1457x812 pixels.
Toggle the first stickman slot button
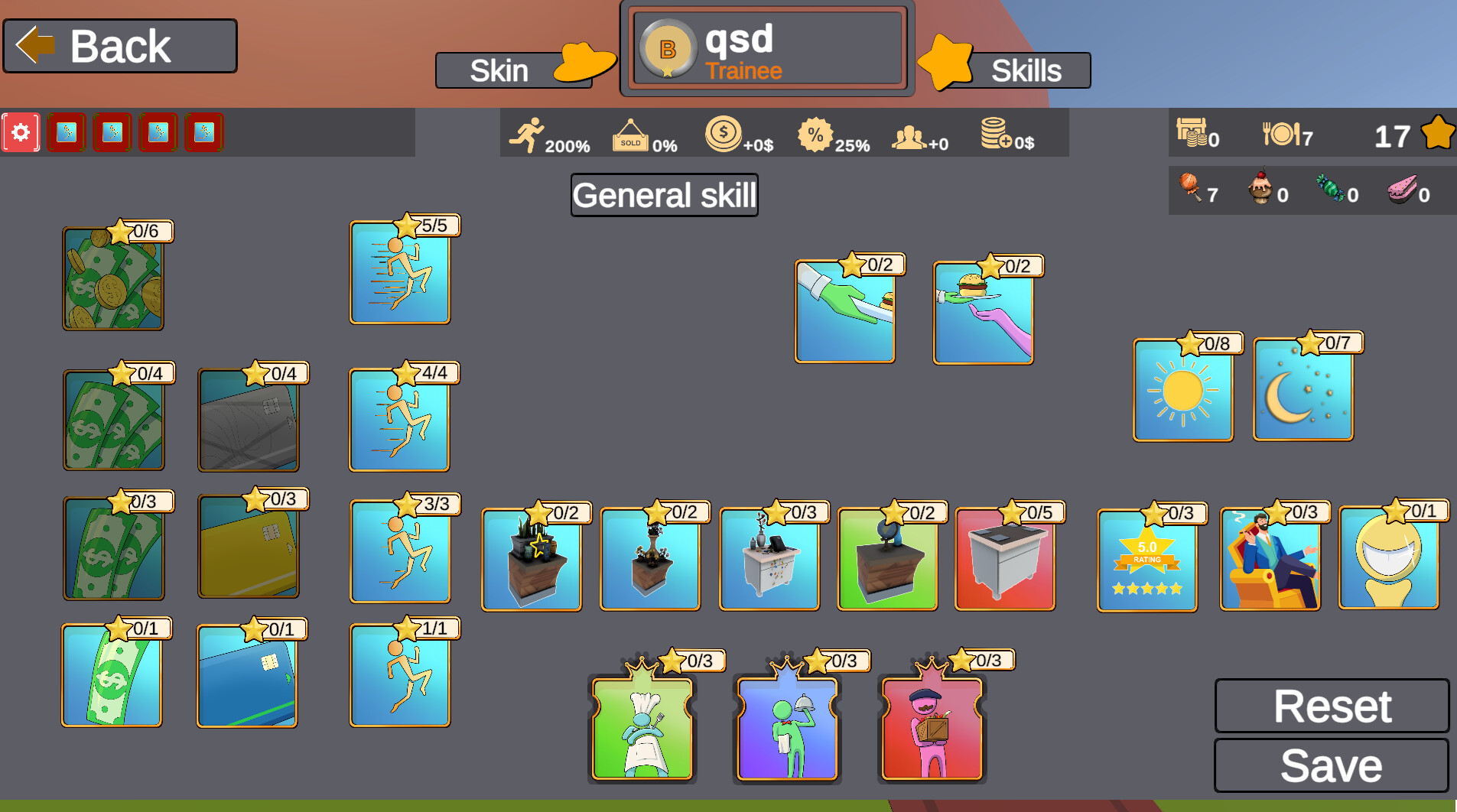(67, 132)
